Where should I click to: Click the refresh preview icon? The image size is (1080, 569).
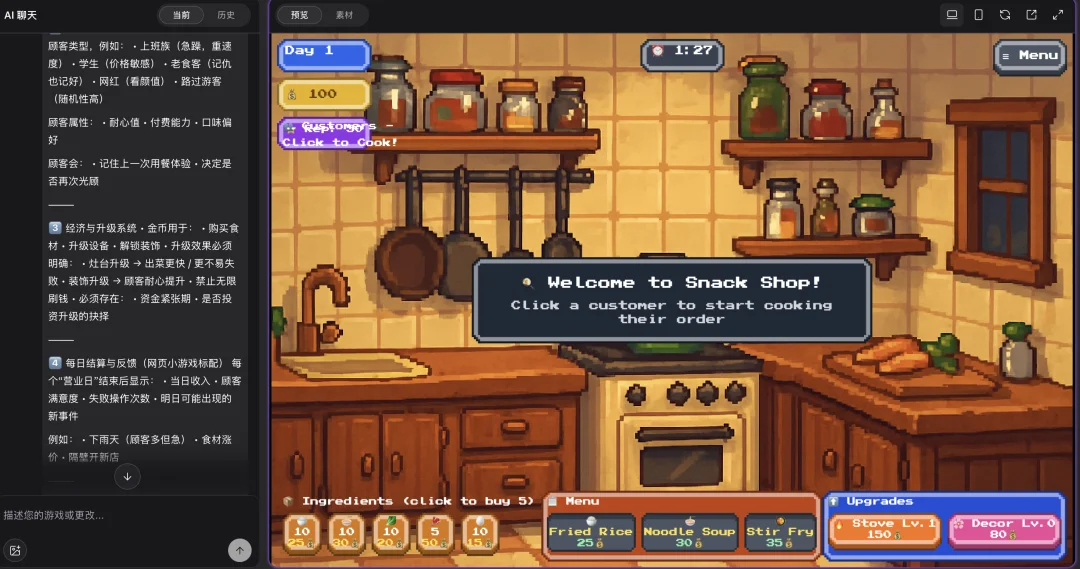(1005, 15)
